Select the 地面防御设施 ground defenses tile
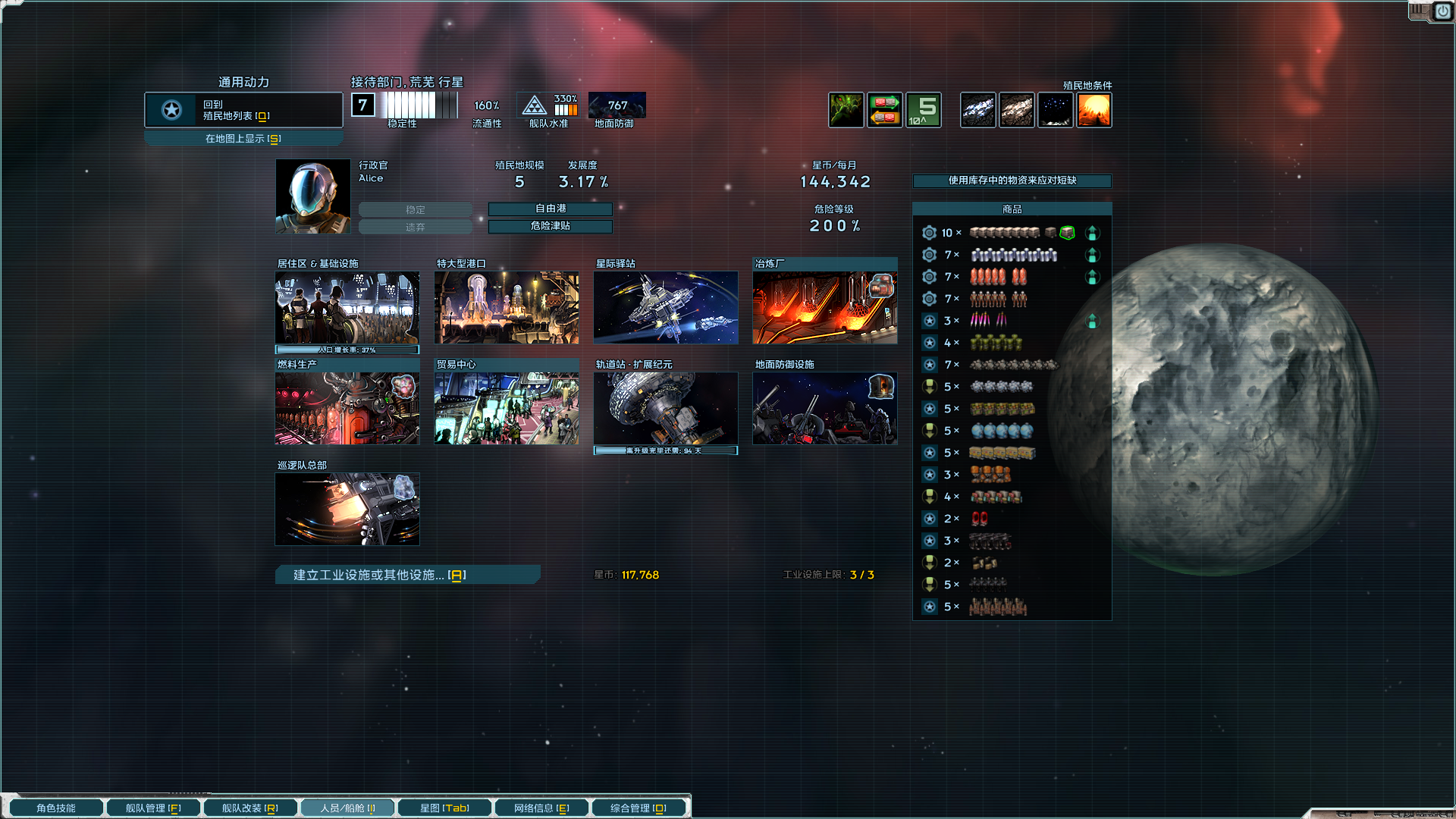 pos(825,408)
